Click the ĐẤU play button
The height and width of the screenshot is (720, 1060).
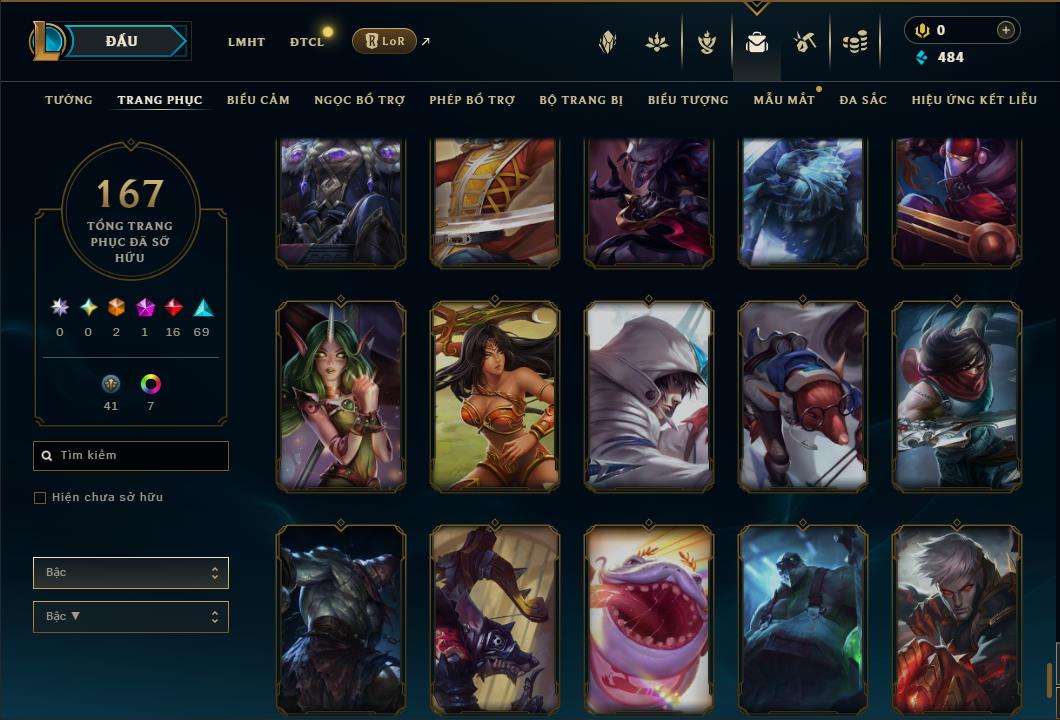(x=122, y=41)
